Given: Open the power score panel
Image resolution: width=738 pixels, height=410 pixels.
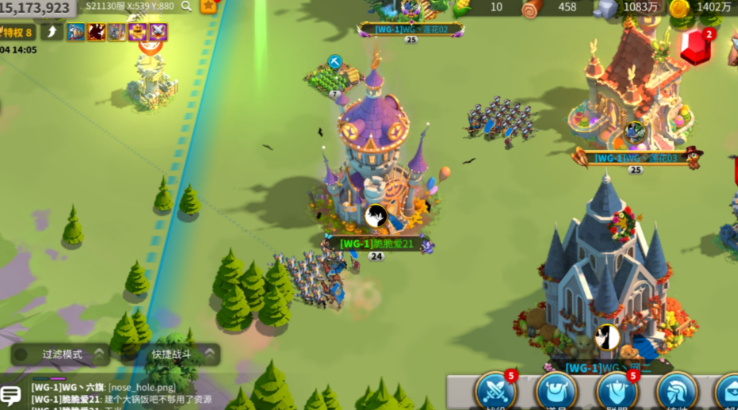Looking at the screenshot, I should click(x=38, y=8).
